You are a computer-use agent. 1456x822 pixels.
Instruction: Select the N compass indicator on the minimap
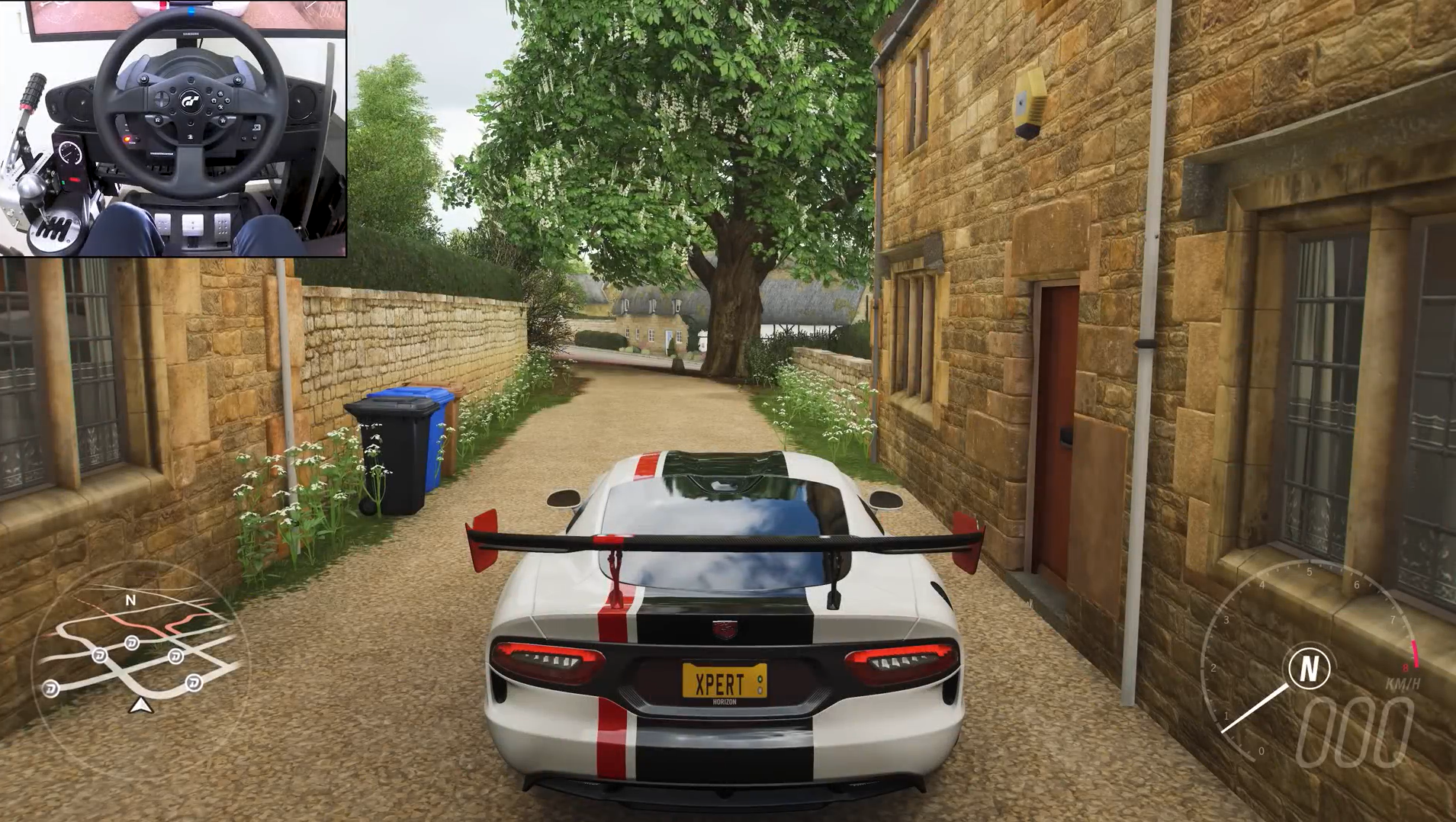131,599
